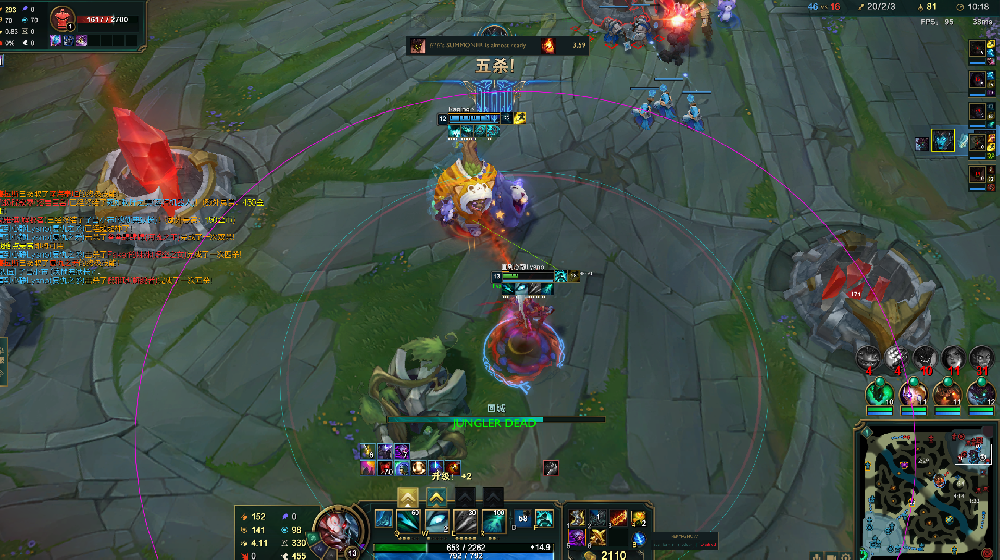Activate the W ability icon
The width and height of the screenshot is (1000, 560).
click(438, 520)
